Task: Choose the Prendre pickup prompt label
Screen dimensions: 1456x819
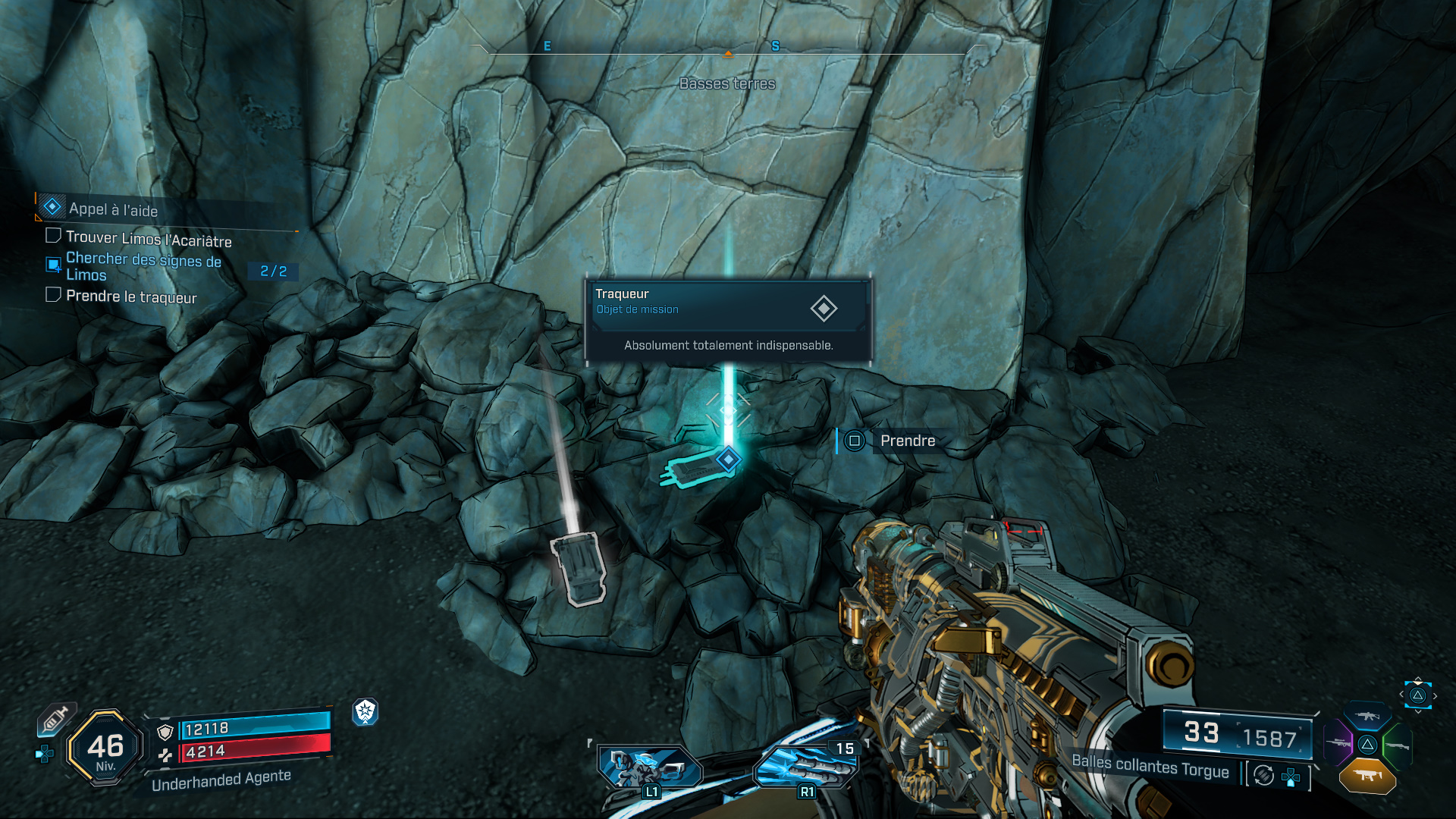Action: (x=907, y=441)
